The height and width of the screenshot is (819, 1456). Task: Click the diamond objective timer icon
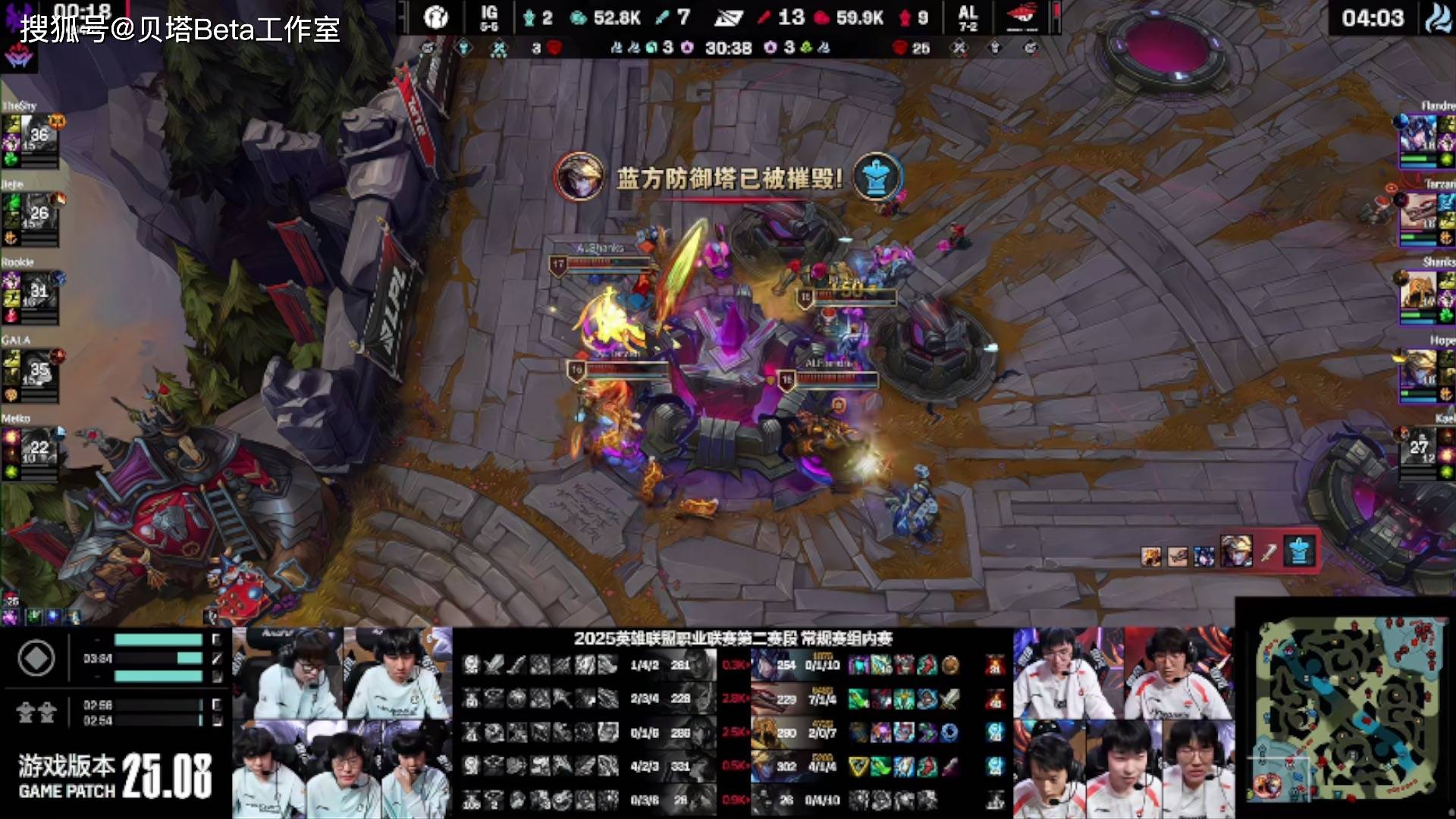(x=36, y=658)
